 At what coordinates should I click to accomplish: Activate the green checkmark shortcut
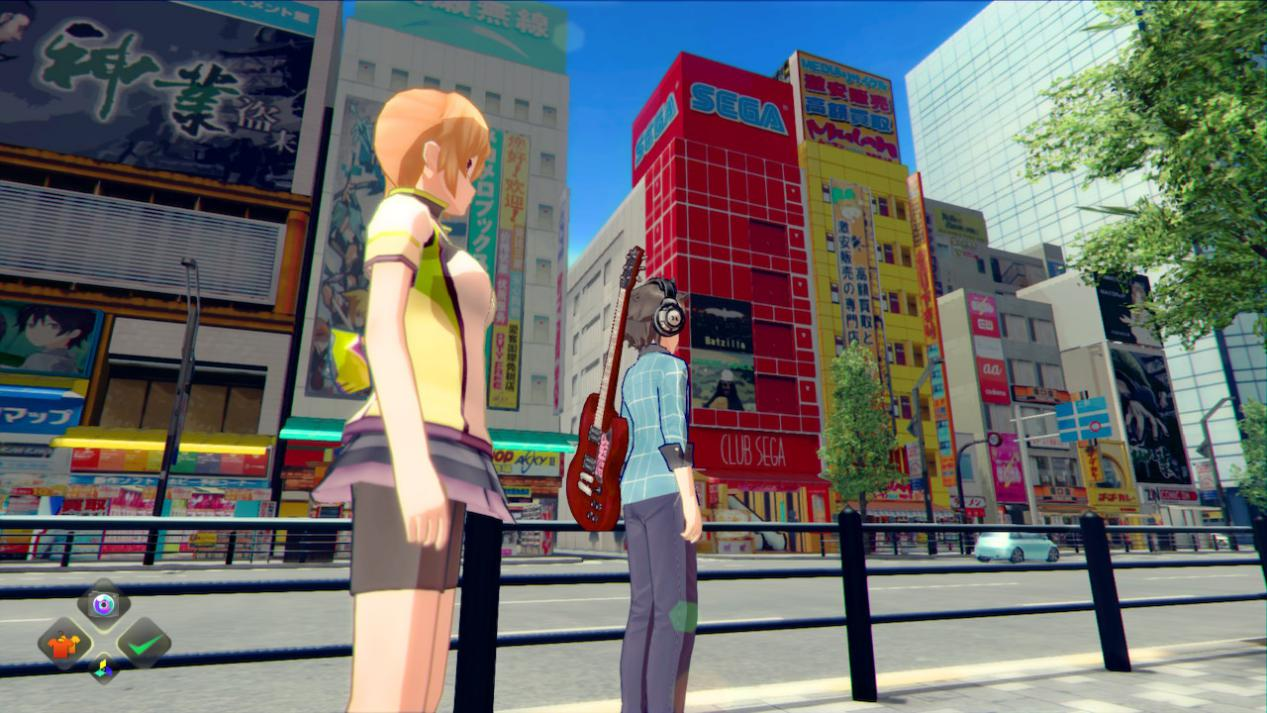coord(144,644)
